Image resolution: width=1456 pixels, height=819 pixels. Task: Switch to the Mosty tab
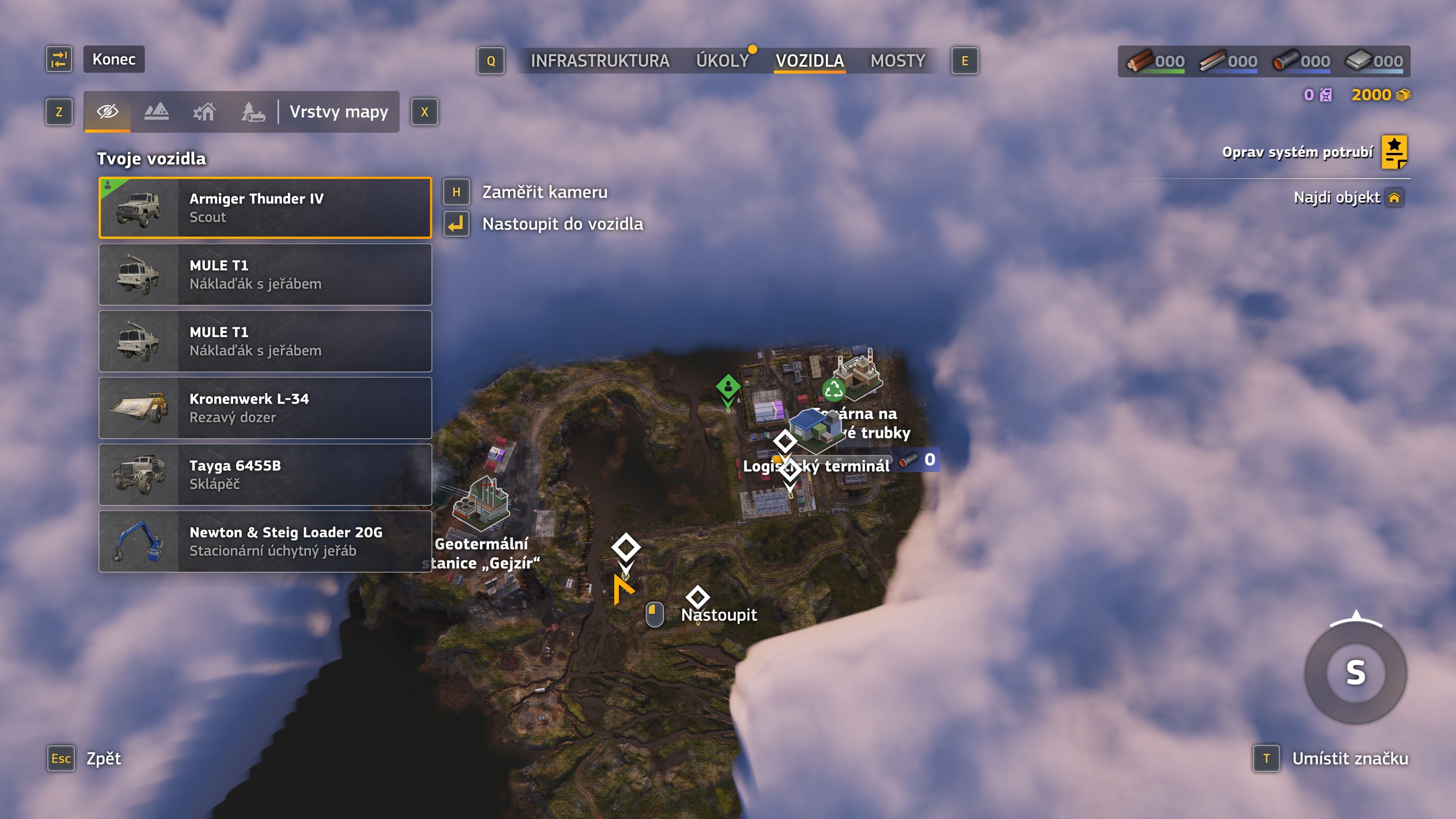tap(897, 61)
